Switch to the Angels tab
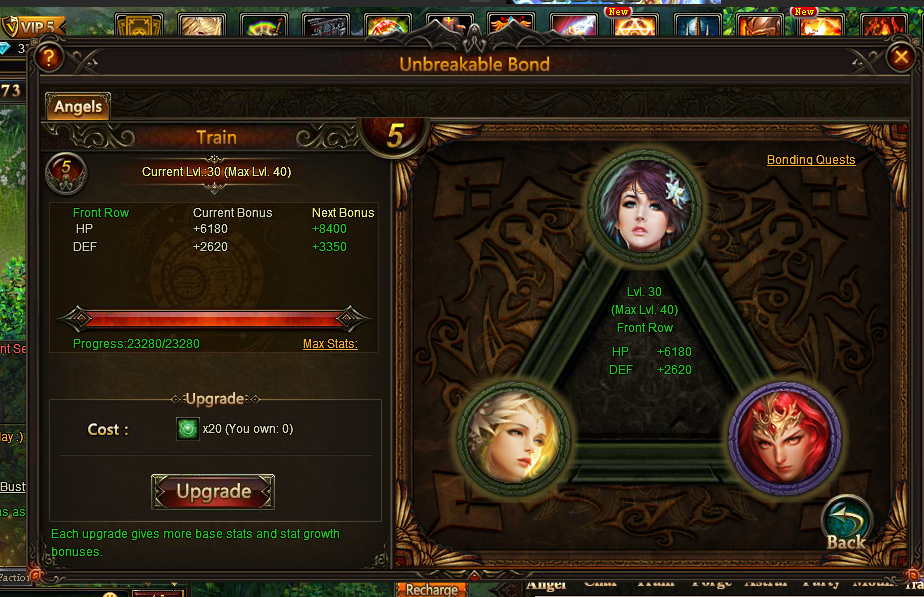This screenshot has width=924, height=597. (x=78, y=106)
